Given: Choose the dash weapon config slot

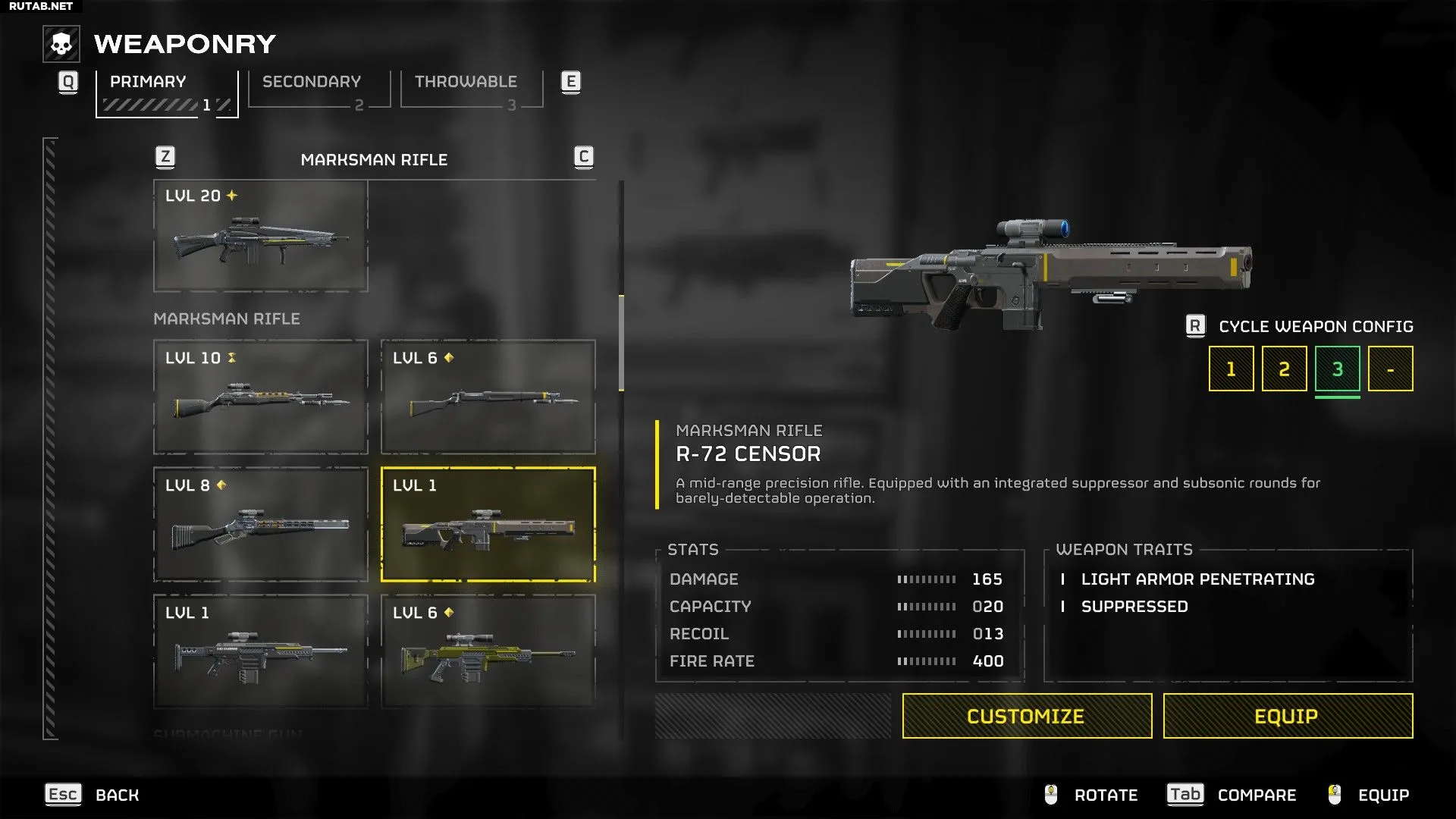Looking at the screenshot, I should 1390,369.
